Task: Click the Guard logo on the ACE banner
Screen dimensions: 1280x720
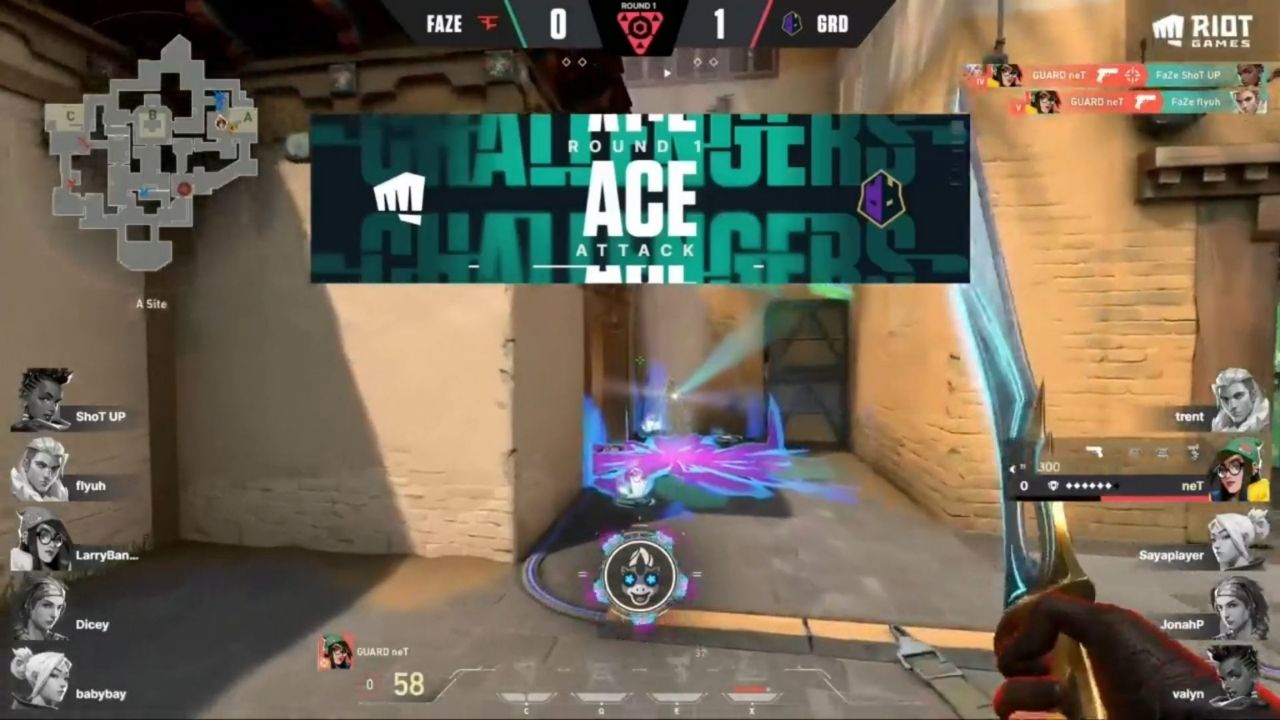Action: [x=881, y=197]
